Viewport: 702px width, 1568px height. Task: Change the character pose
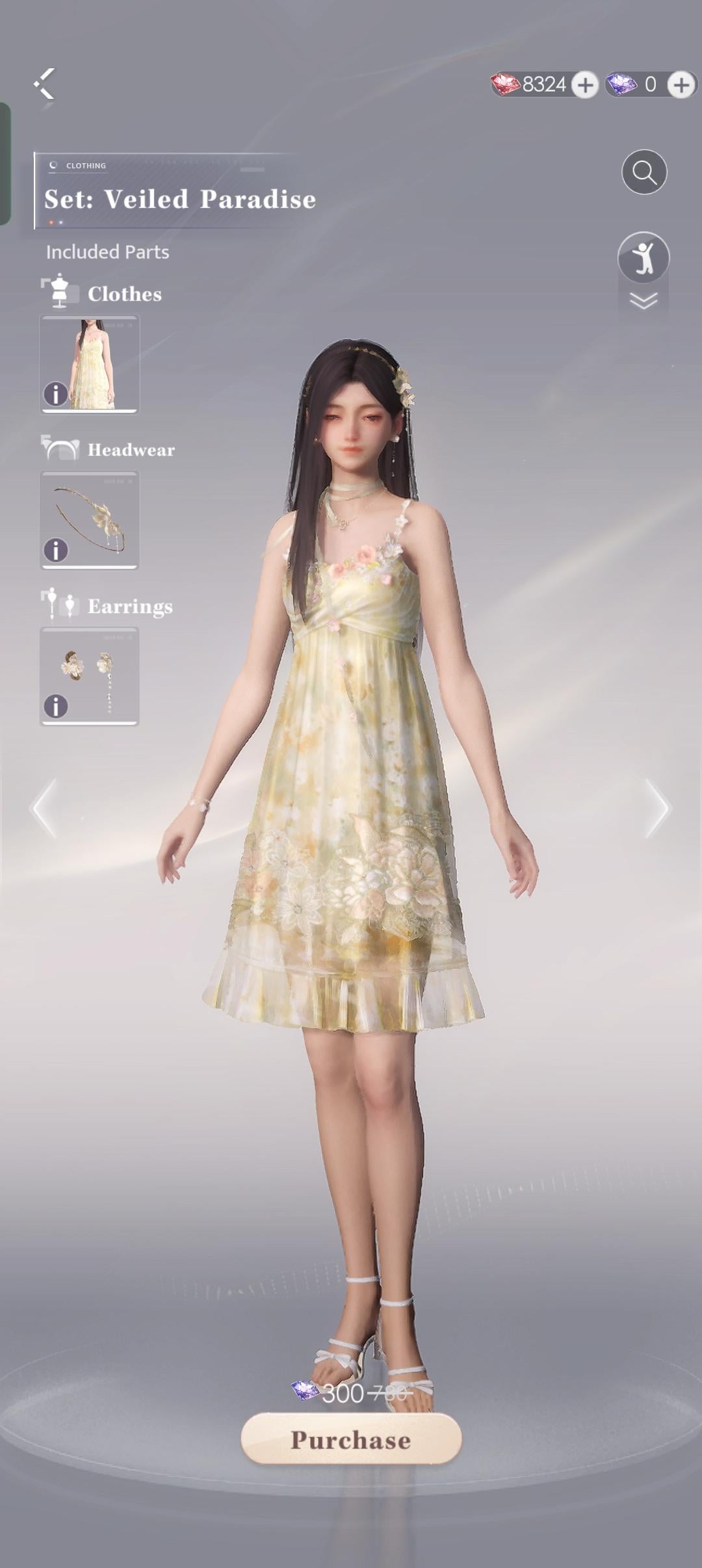click(643, 257)
